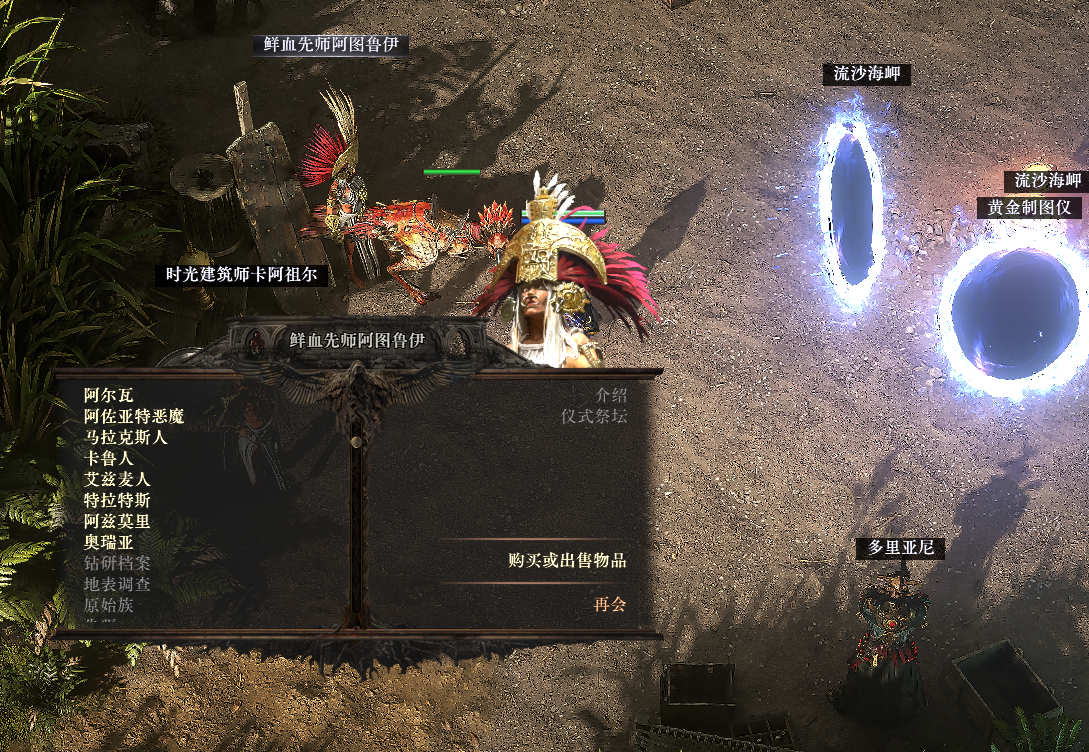1089x752 pixels.
Task: Select the 地表调查 topic
Action: (117, 584)
